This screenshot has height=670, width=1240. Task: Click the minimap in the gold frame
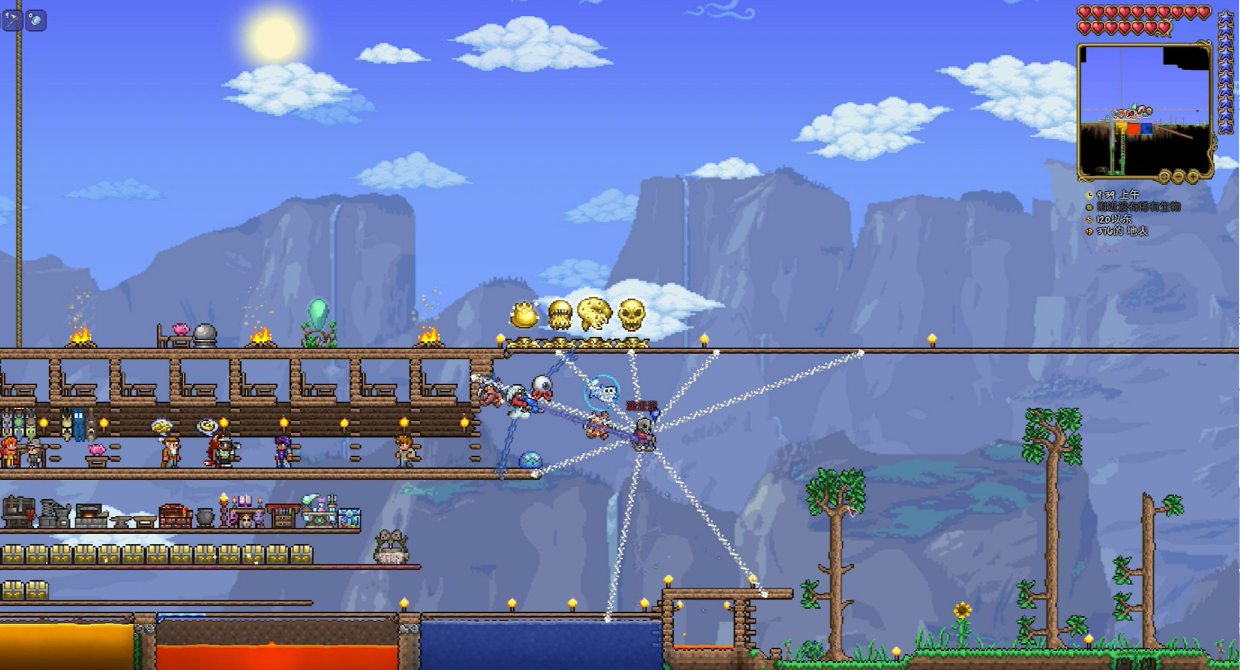point(1144,110)
